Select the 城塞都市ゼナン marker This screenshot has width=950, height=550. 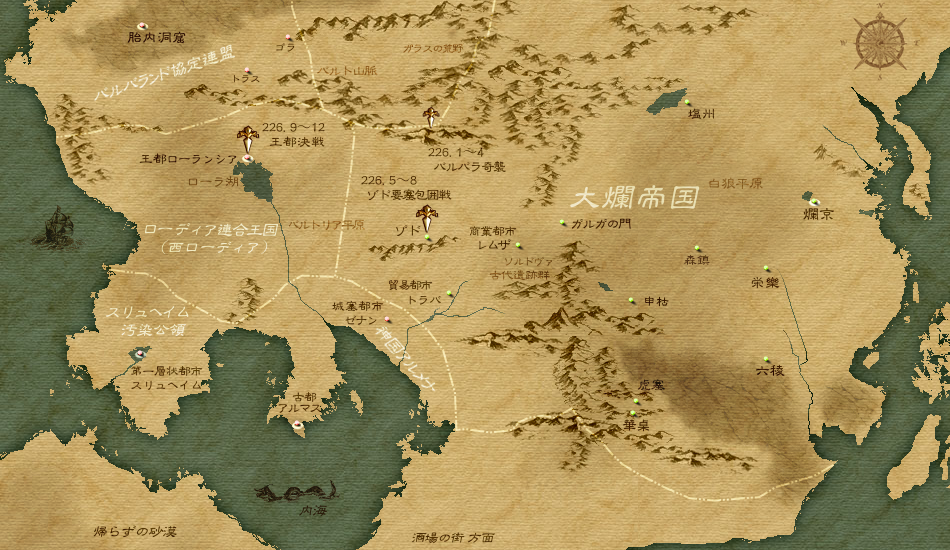(387, 320)
